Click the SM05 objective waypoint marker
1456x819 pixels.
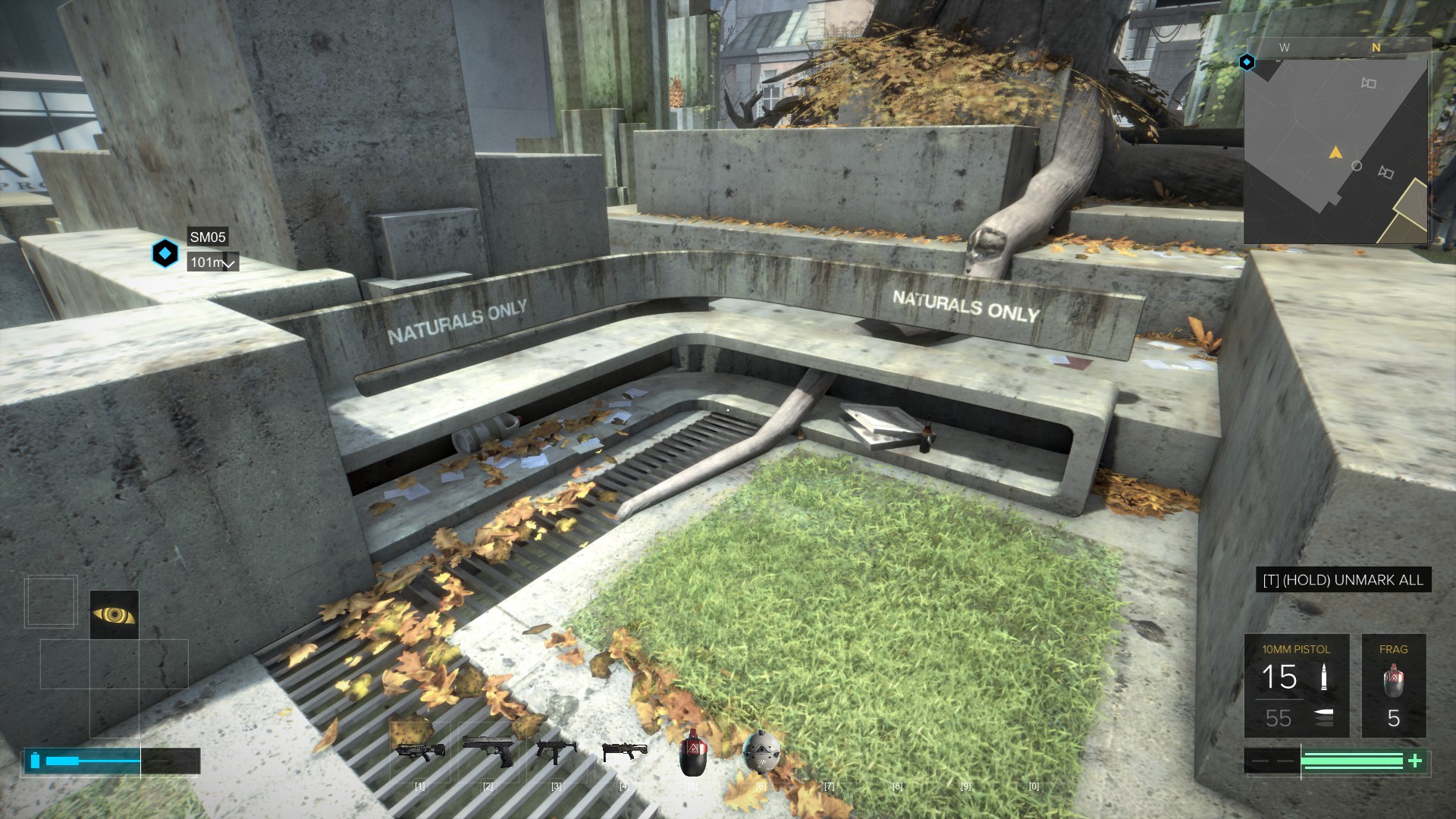(x=165, y=253)
